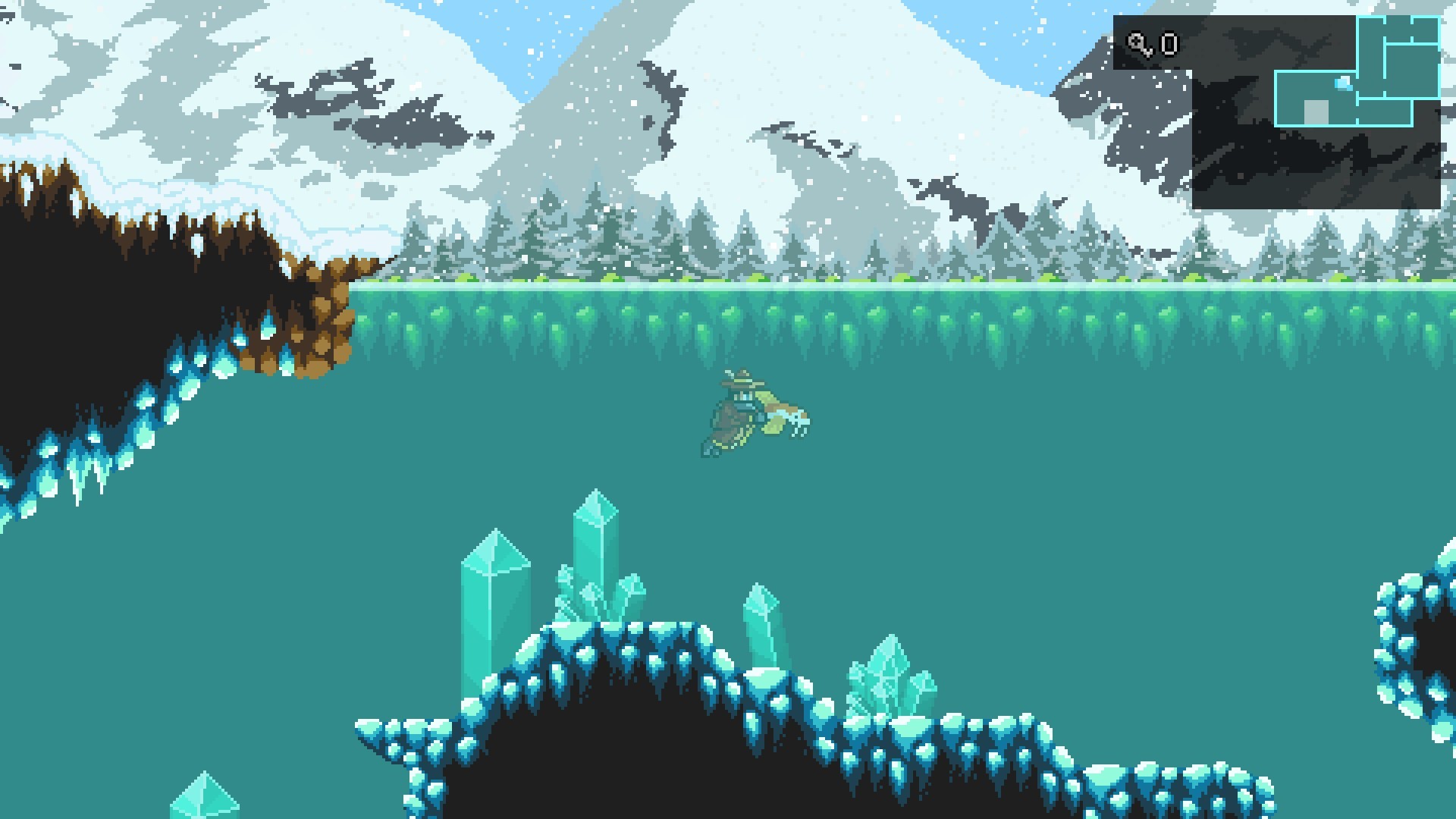The image size is (1456, 819).
Task: Toggle the explored room above the player marker
Action: coord(1372,55)
